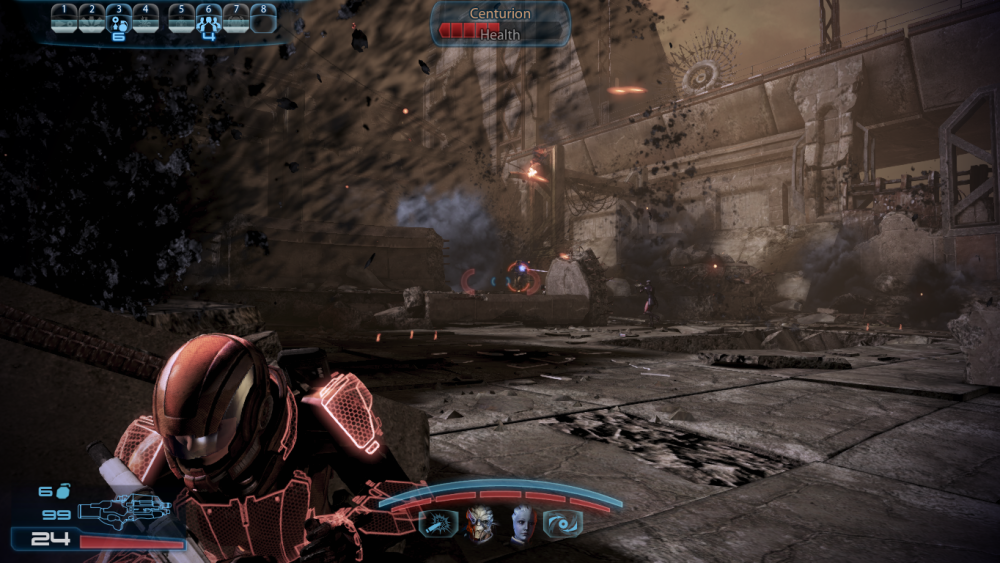Screen dimensions: 1000x563
Task: Click the equipped weapon outline icon
Action: pyautogui.click(x=124, y=511)
